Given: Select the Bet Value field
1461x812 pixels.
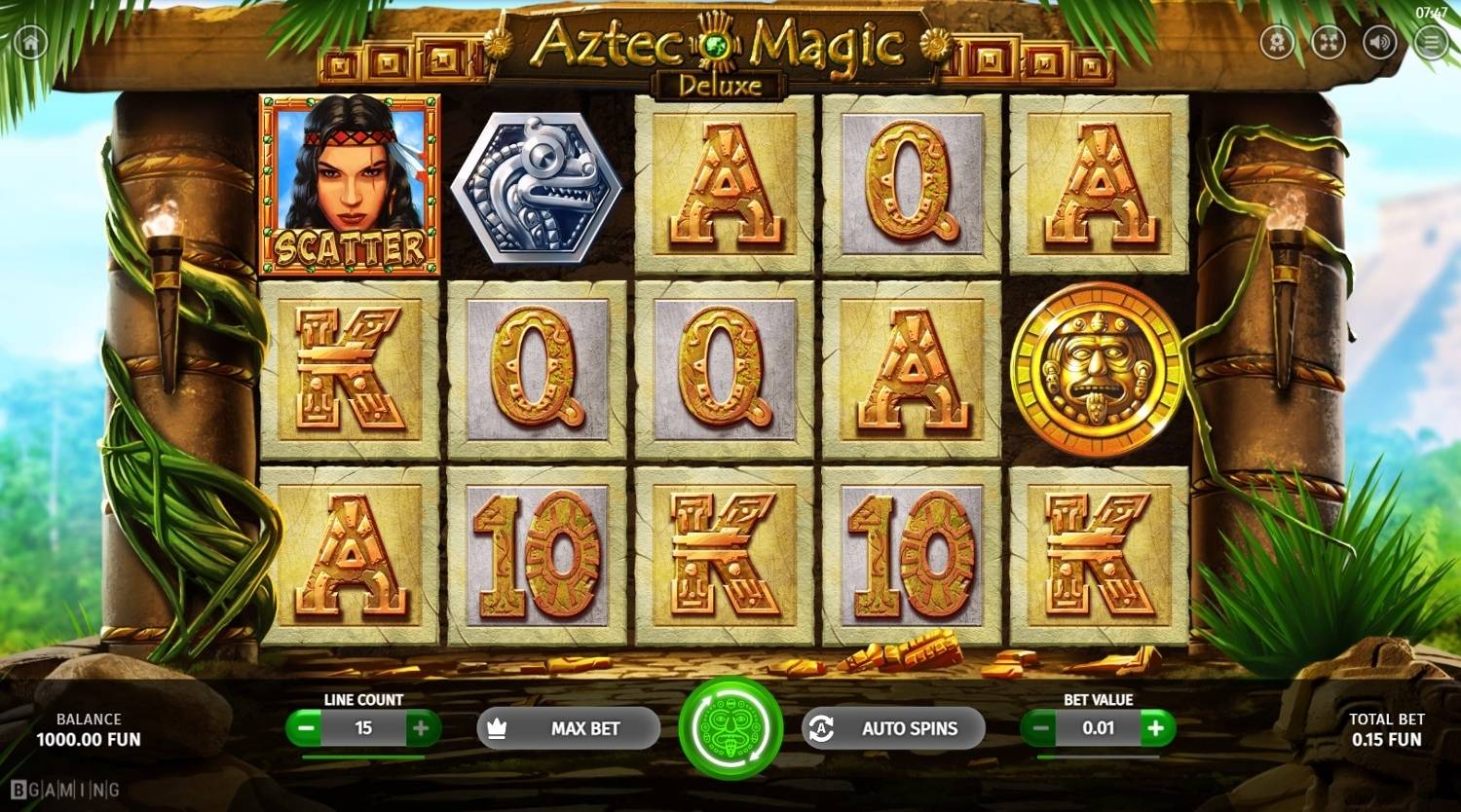Looking at the screenshot, I should coord(1099,727).
